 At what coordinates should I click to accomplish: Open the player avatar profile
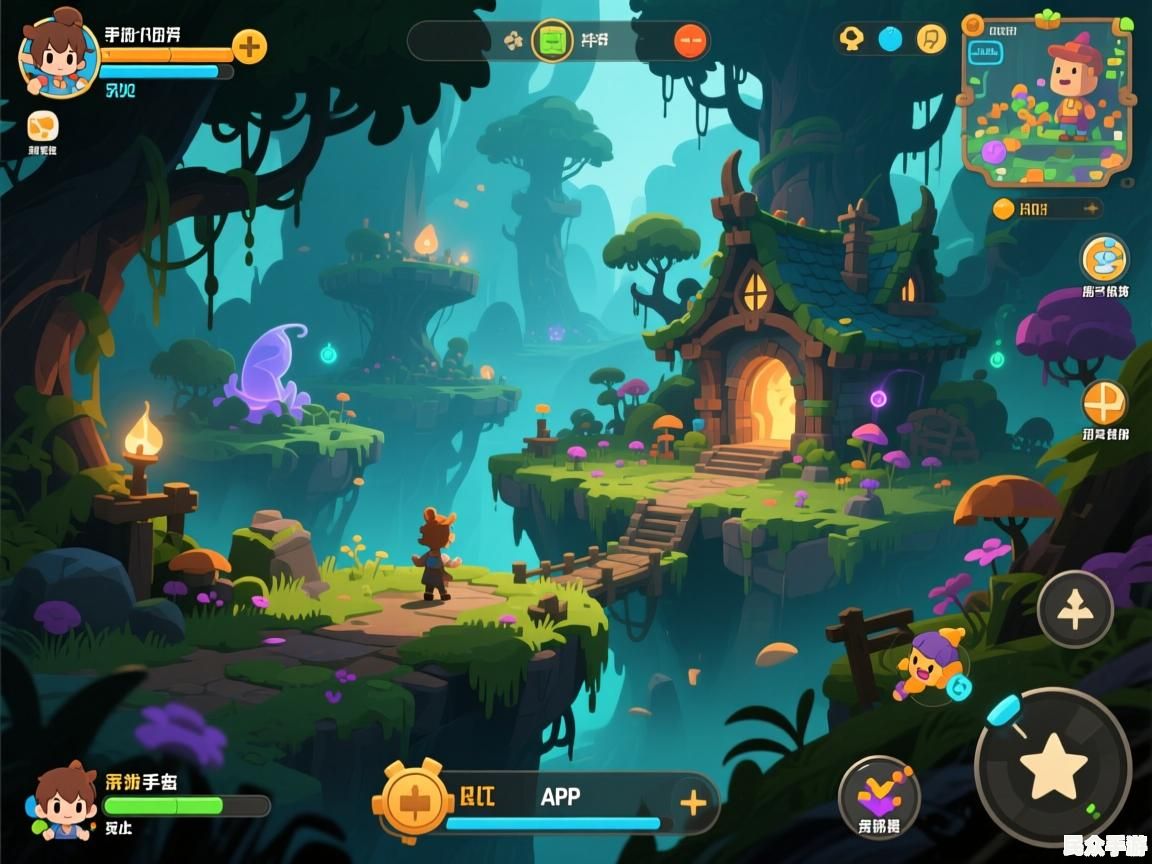59,57
